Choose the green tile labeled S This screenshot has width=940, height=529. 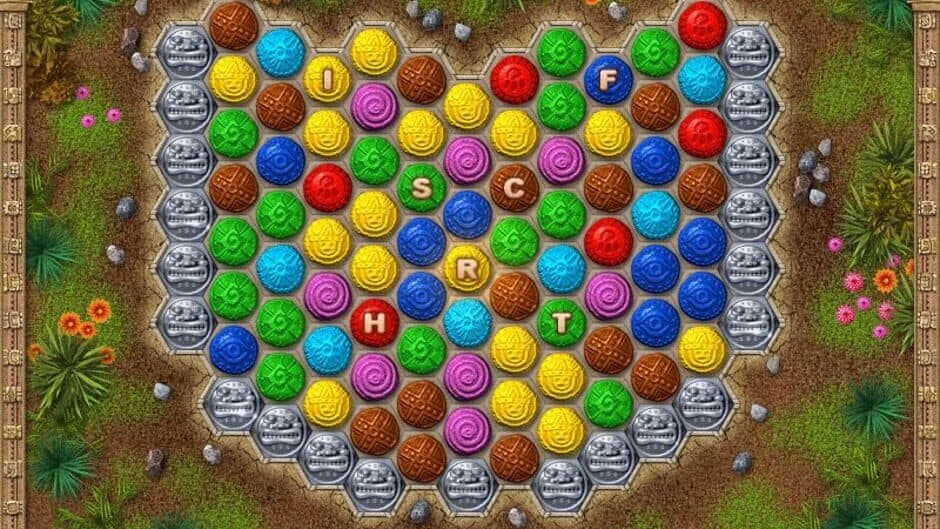click(421, 187)
